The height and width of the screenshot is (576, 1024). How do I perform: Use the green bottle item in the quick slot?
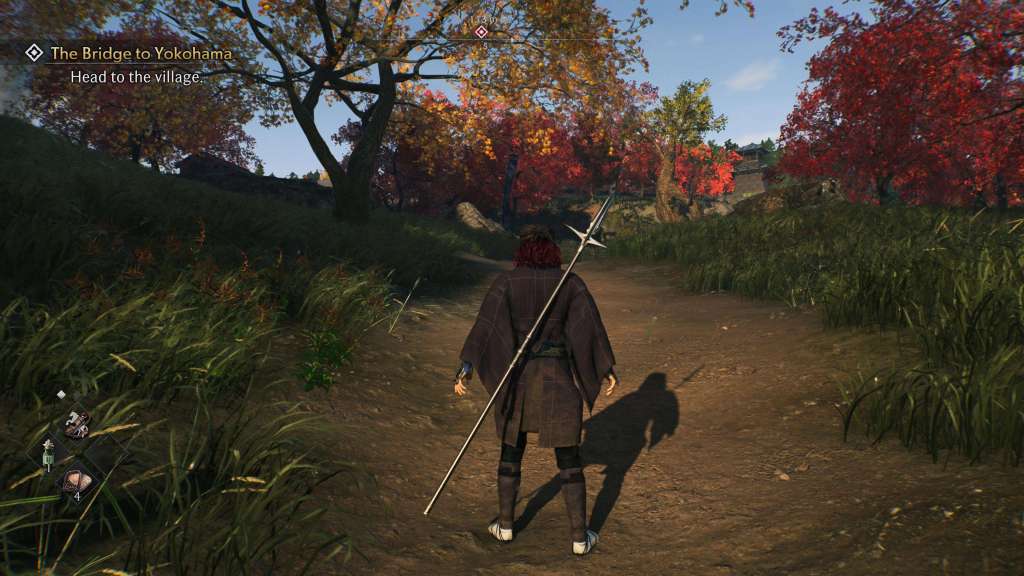pos(47,457)
